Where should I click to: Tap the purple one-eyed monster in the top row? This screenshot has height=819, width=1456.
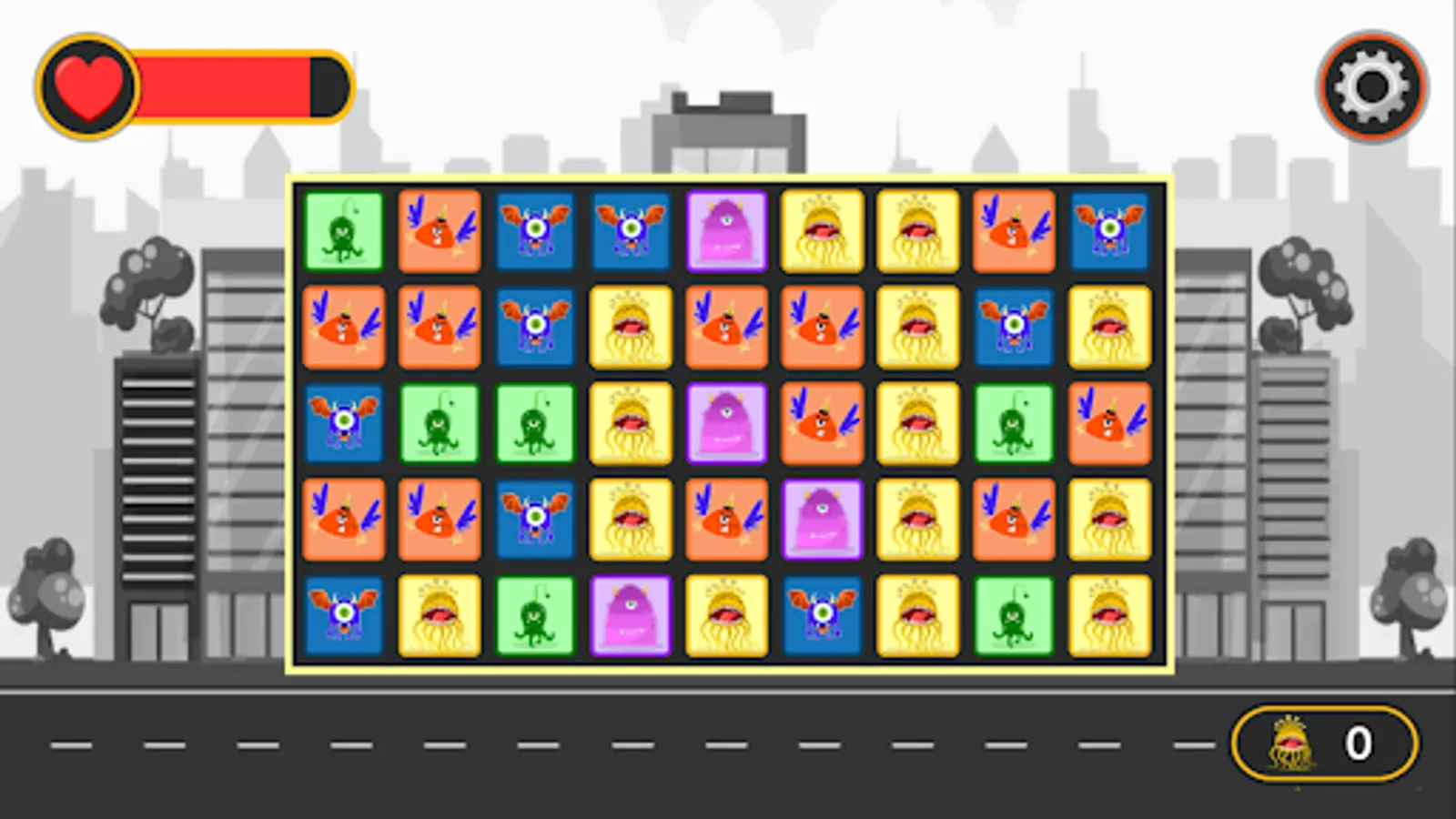point(726,232)
